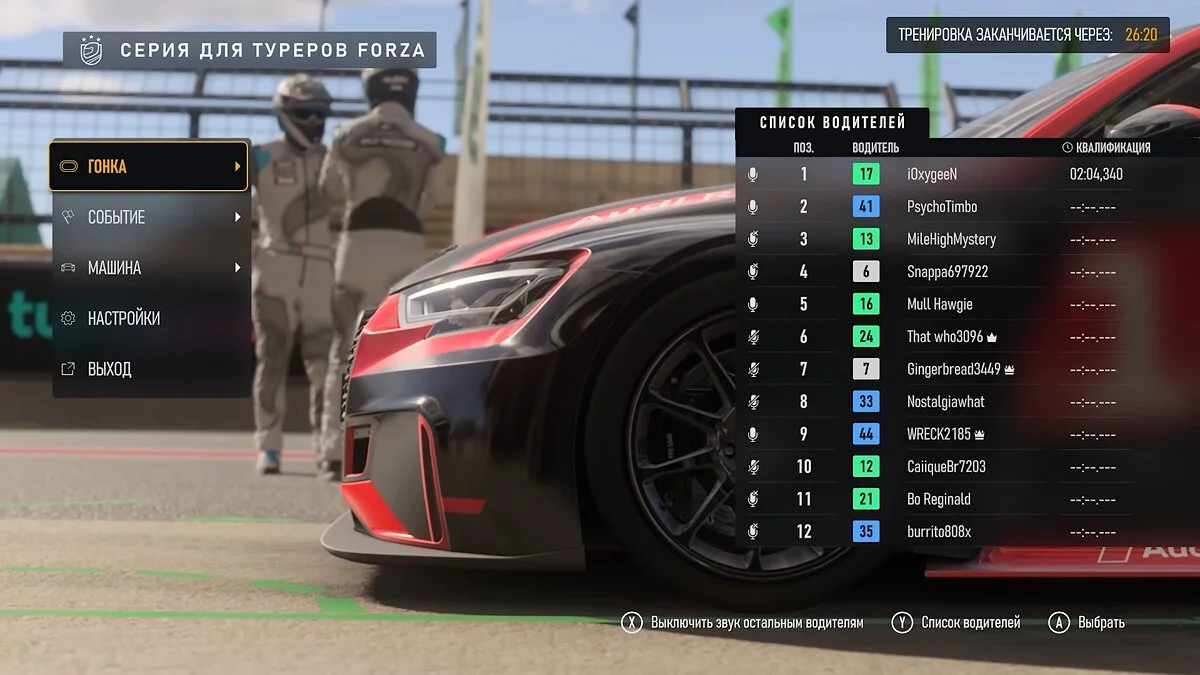This screenshot has height=675, width=1200.
Task: Toggle the microphone icon beside burrito808x
Action: click(753, 532)
